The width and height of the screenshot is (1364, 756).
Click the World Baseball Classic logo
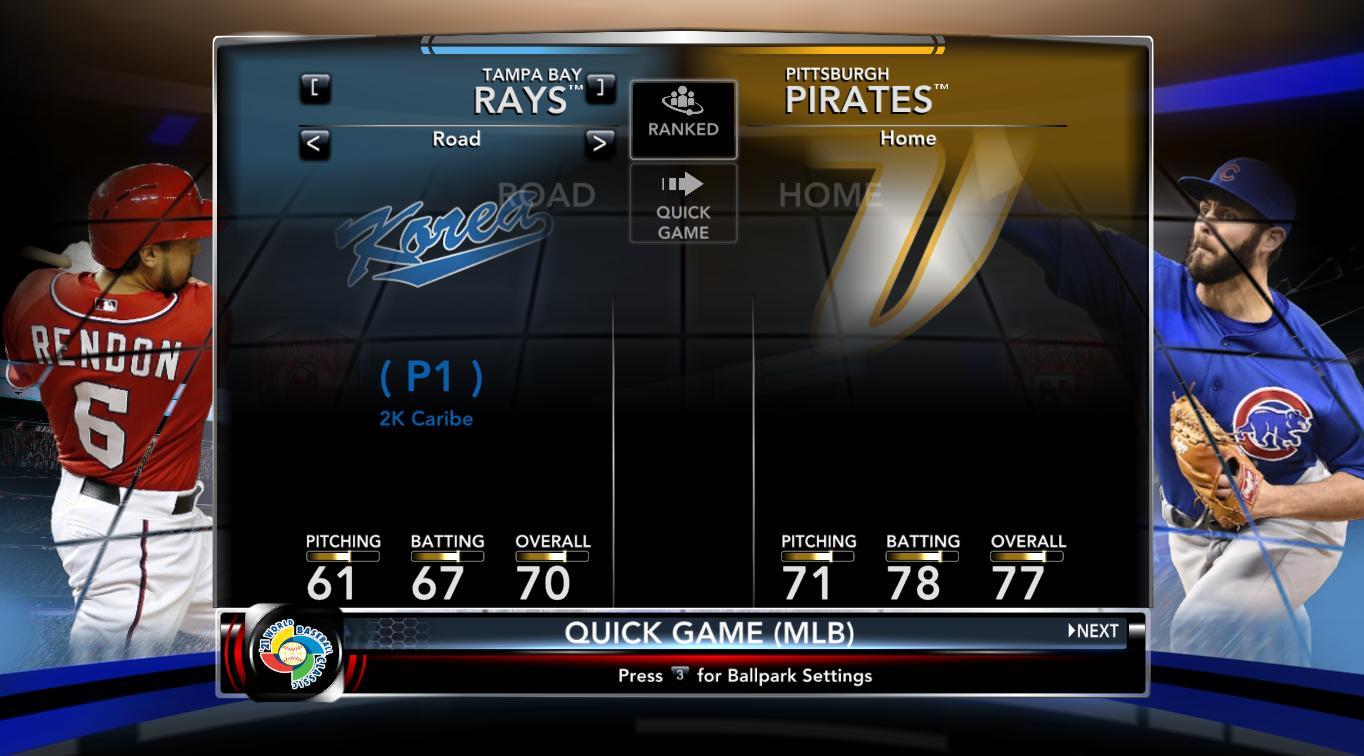(x=294, y=654)
